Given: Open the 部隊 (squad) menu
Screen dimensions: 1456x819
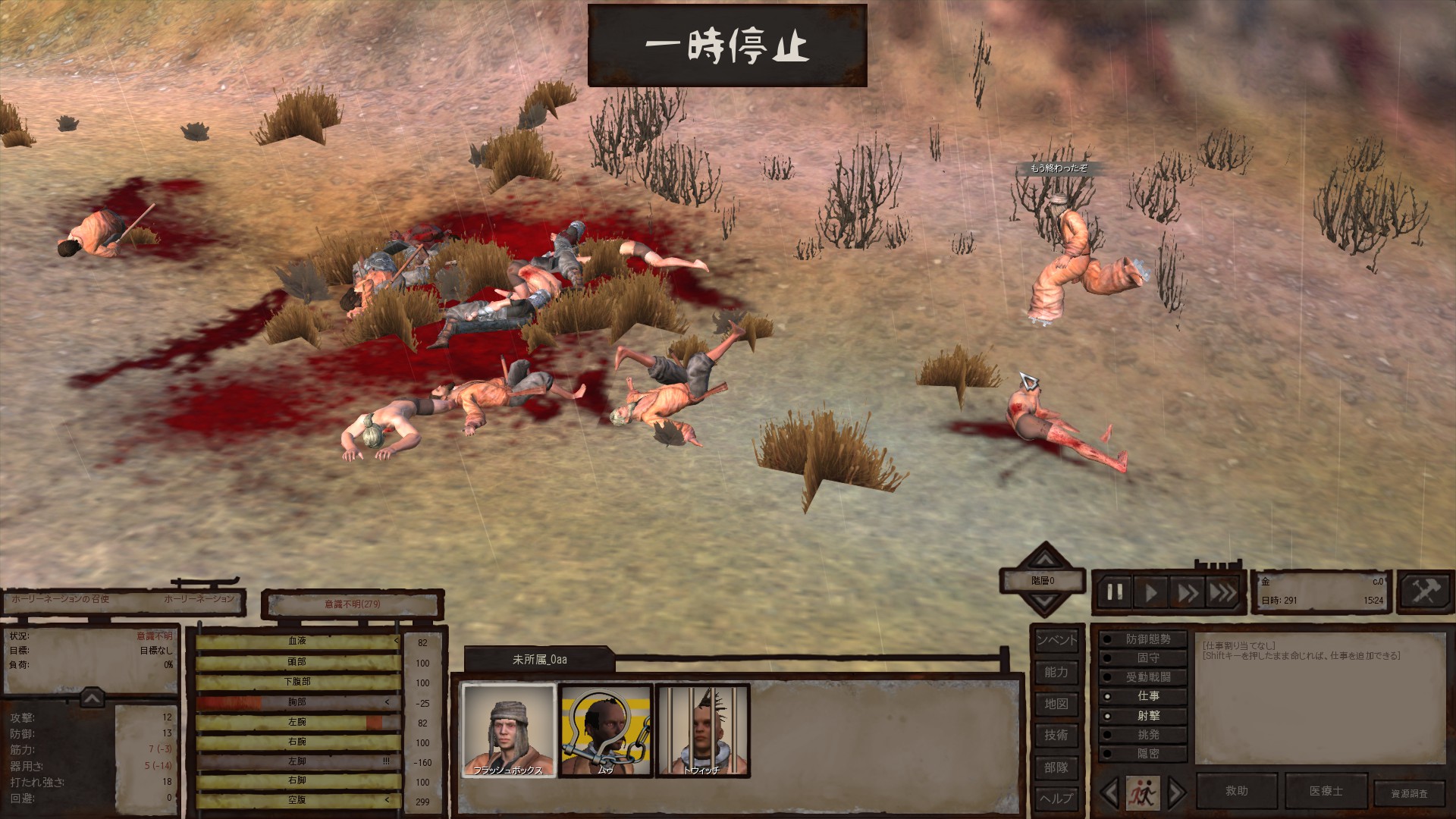Looking at the screenshot, I should pyautogui.click(x=1056, y=767).
